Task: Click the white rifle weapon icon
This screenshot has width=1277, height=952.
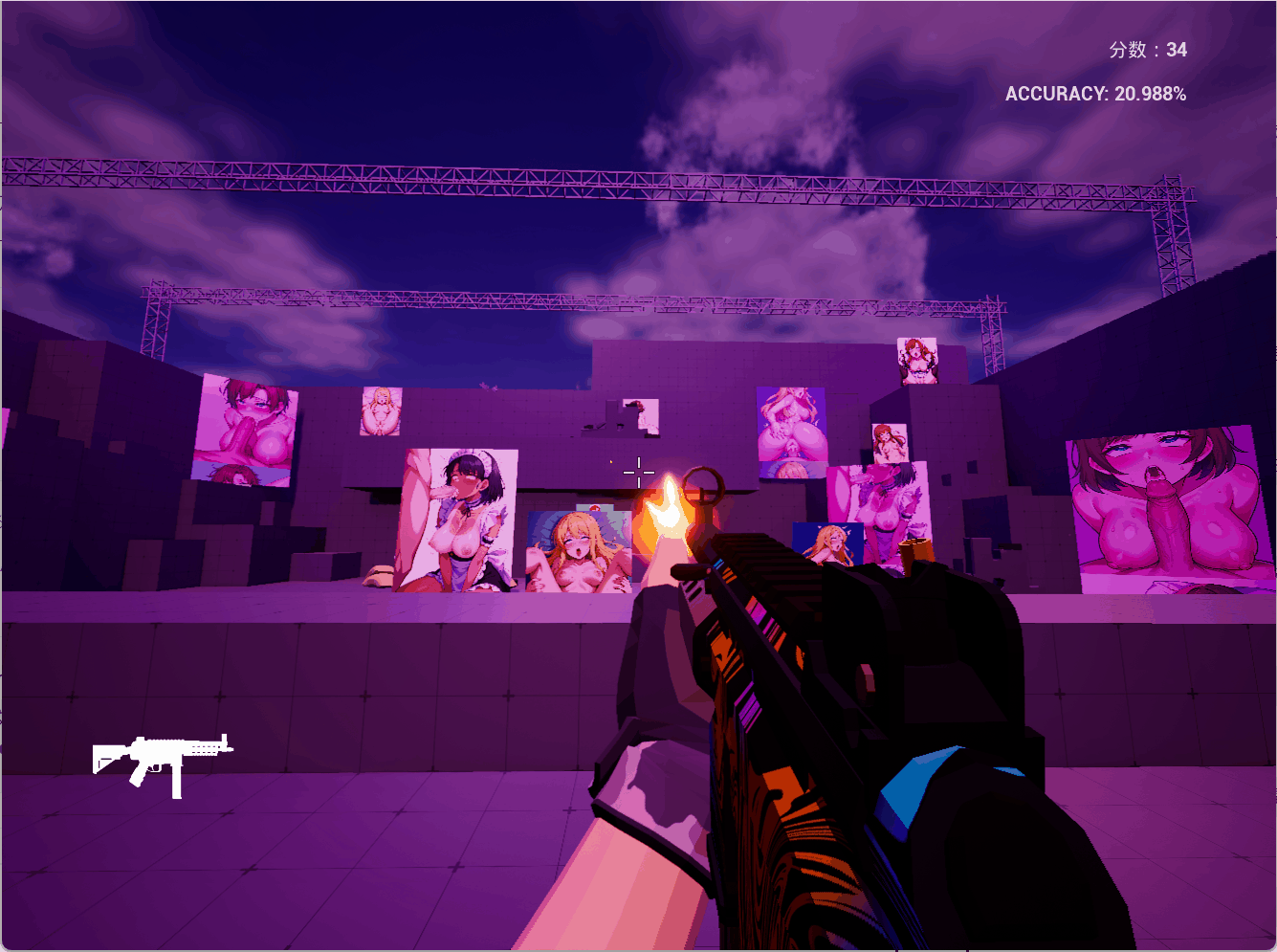Action: point(163,761)
